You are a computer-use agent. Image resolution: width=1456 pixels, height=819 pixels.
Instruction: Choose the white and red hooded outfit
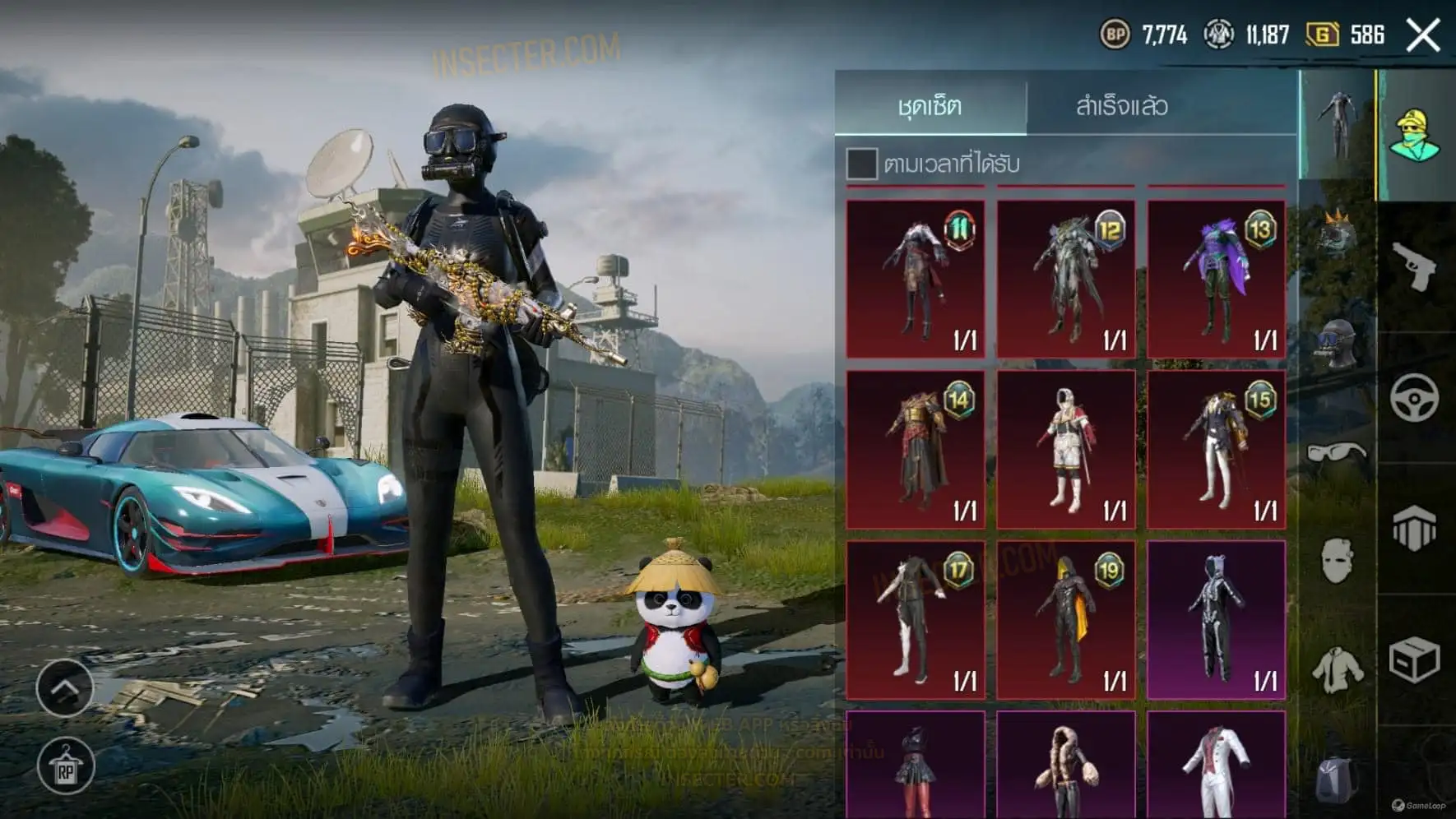tap(1066, 449)
